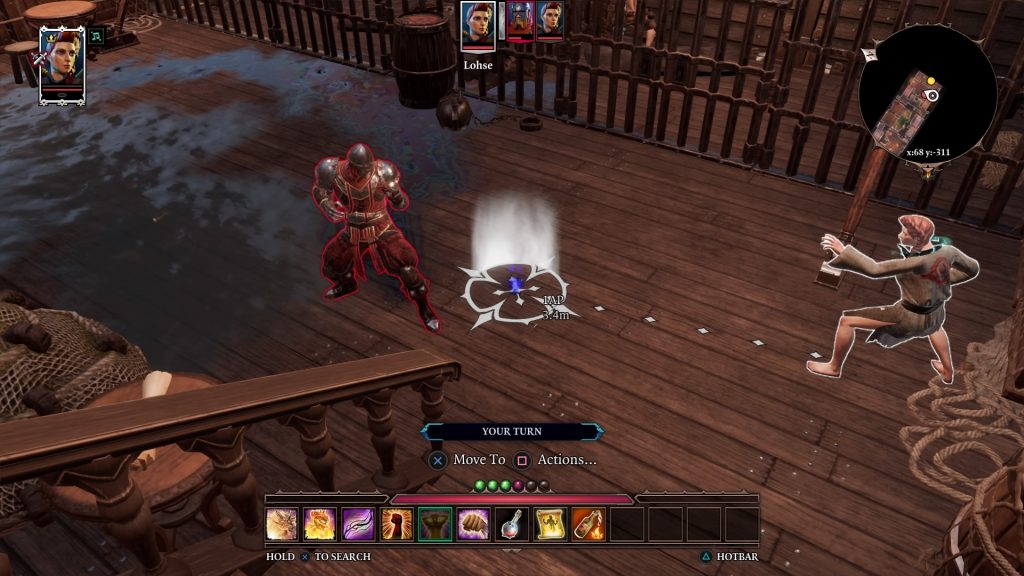Open the circular minimap

point(927,93)
